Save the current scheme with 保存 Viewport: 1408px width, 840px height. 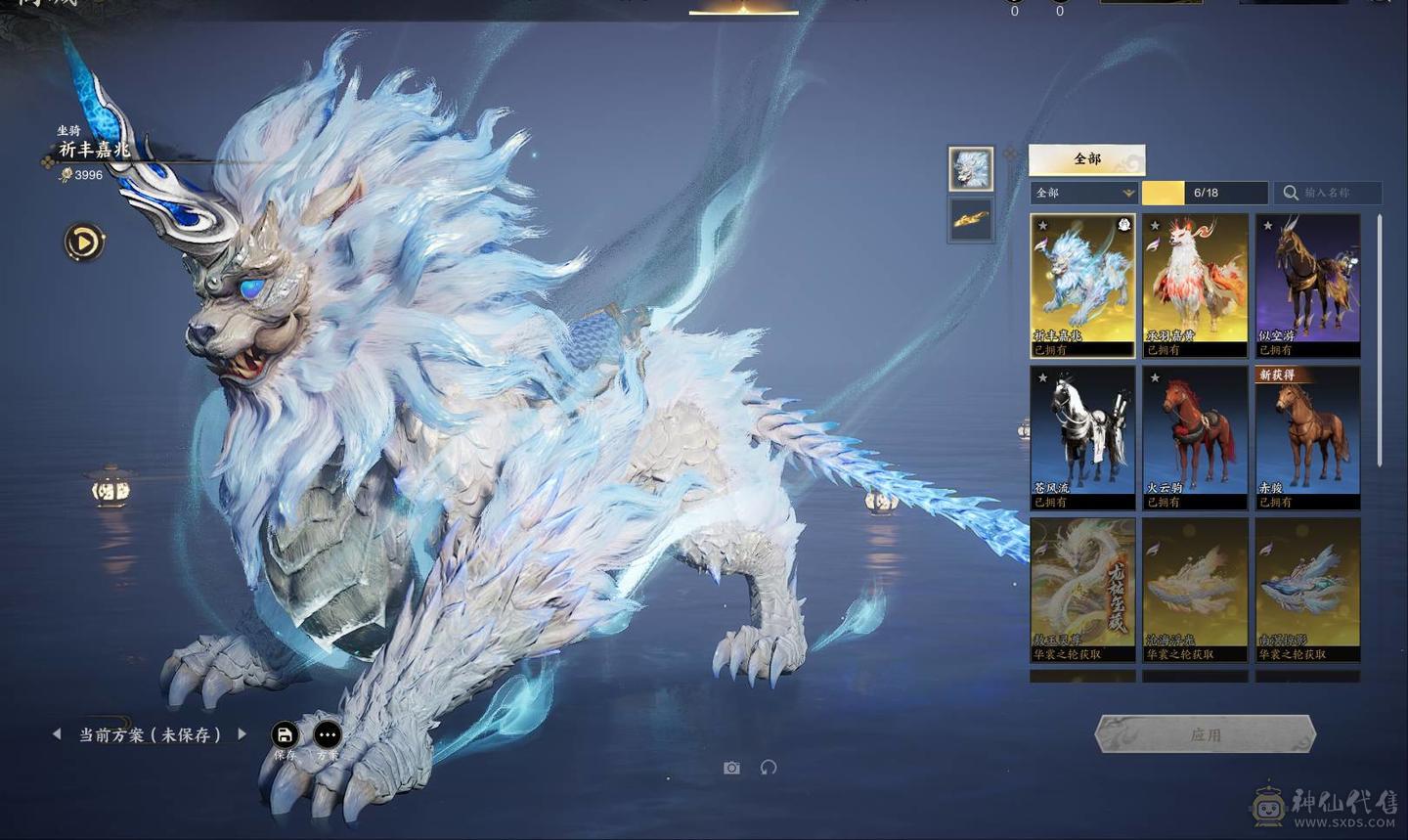click(285, 735)
